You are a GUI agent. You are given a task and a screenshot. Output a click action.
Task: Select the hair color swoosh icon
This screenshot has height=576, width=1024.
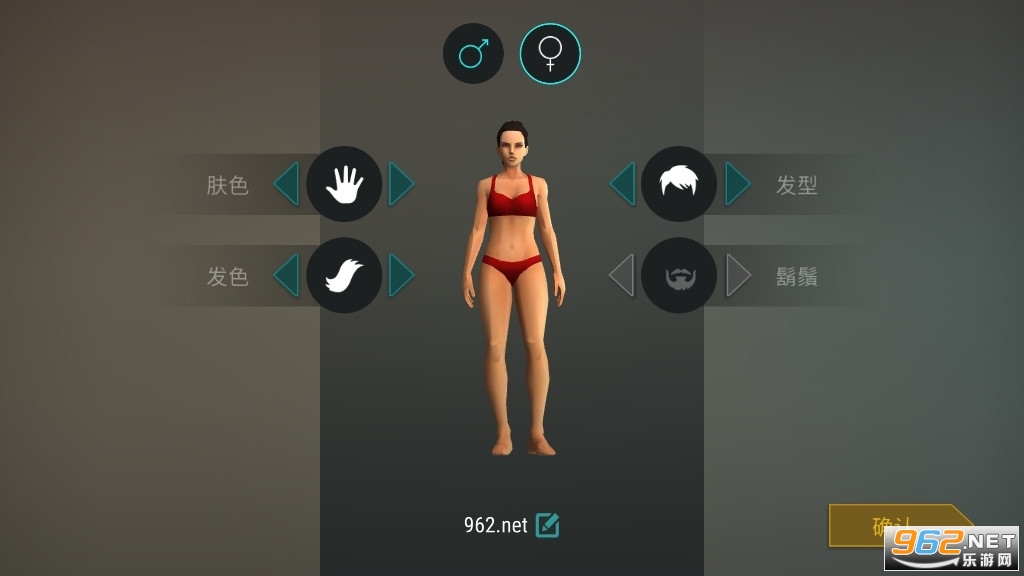coord(344,275)
